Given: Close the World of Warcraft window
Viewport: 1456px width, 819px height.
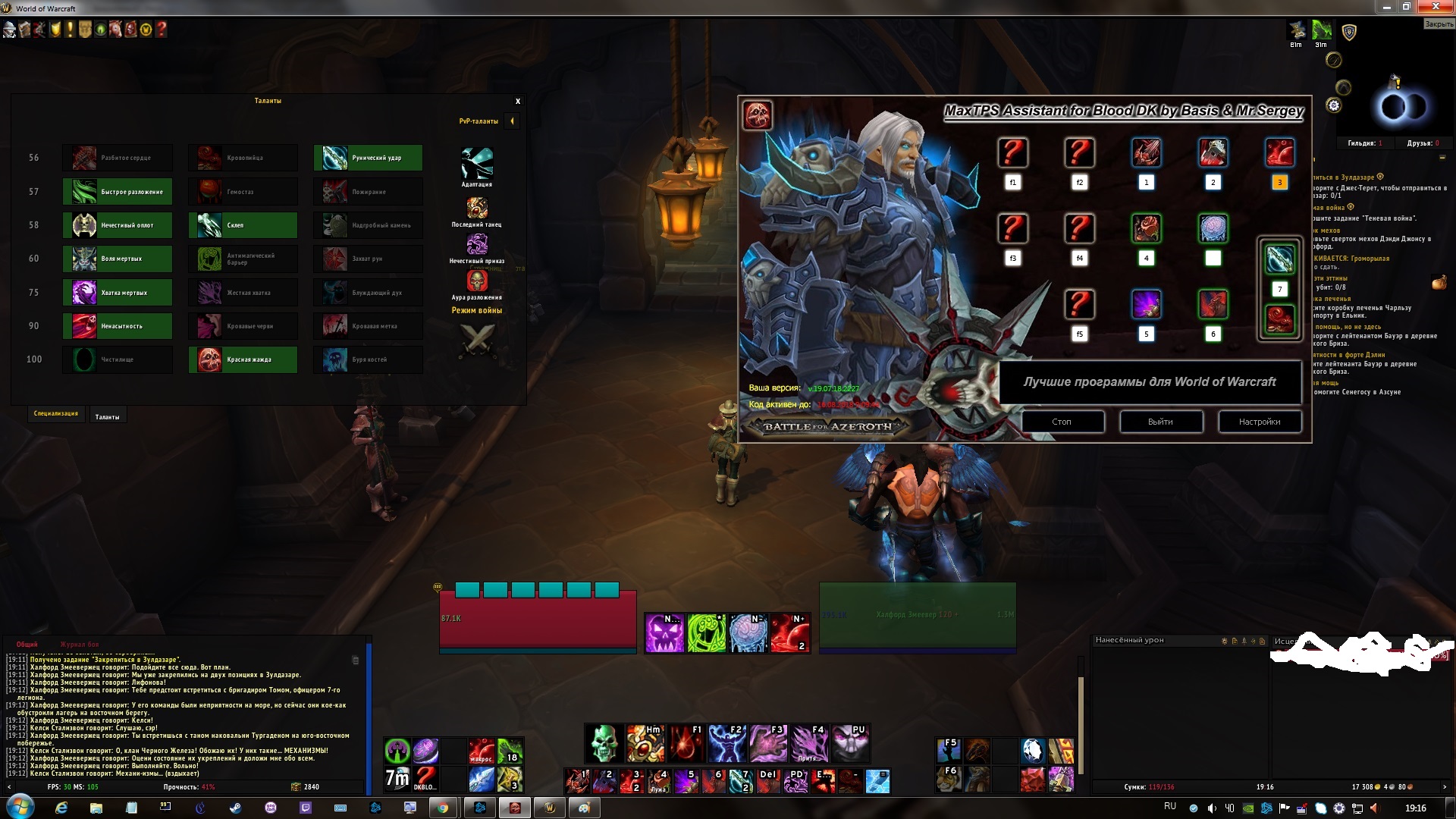Looking at the screenshot, I should coord(1437,7).
